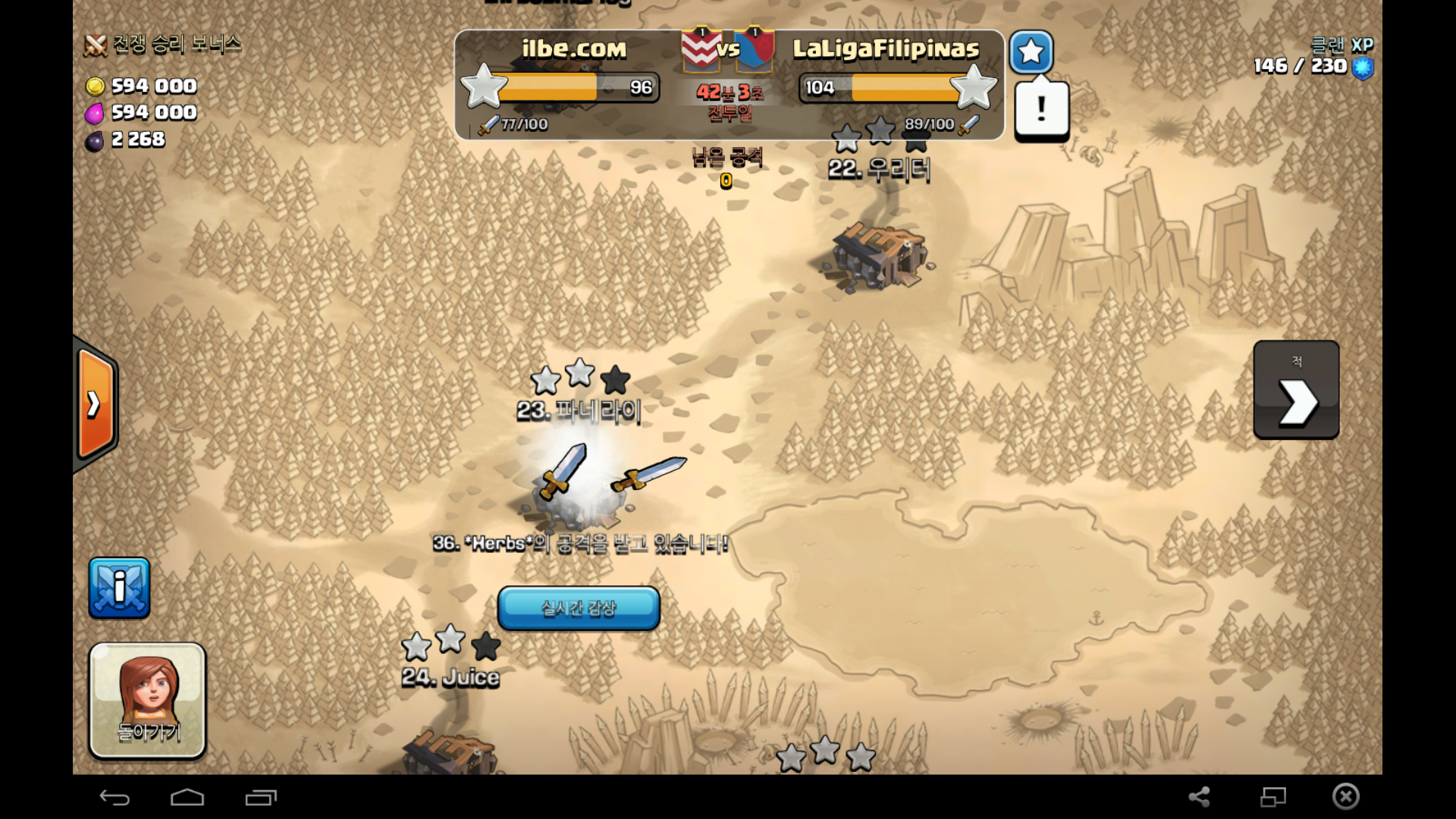This screenshot has height=819, width=1456.
Task: Close the emulator with the X icon
Action: (1345, 796)
